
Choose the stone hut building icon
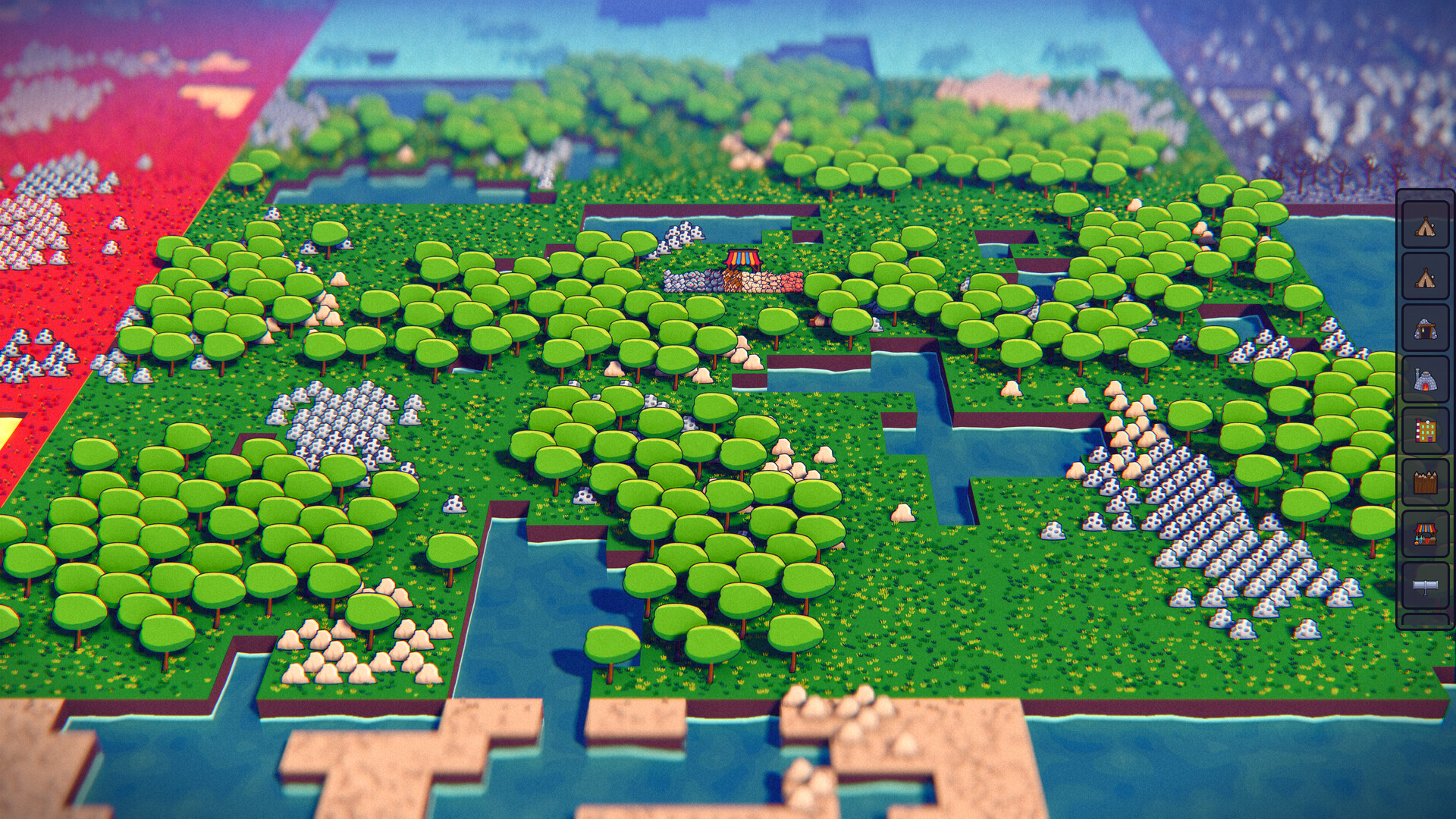tap(1425, 328)
